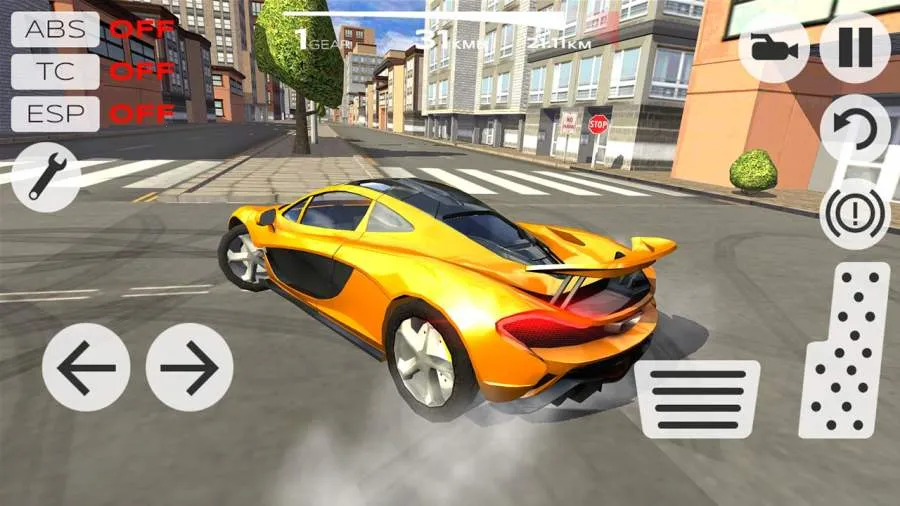The image size is (900, 506).
Task: Tap the brake pedal
Action: 697,398
